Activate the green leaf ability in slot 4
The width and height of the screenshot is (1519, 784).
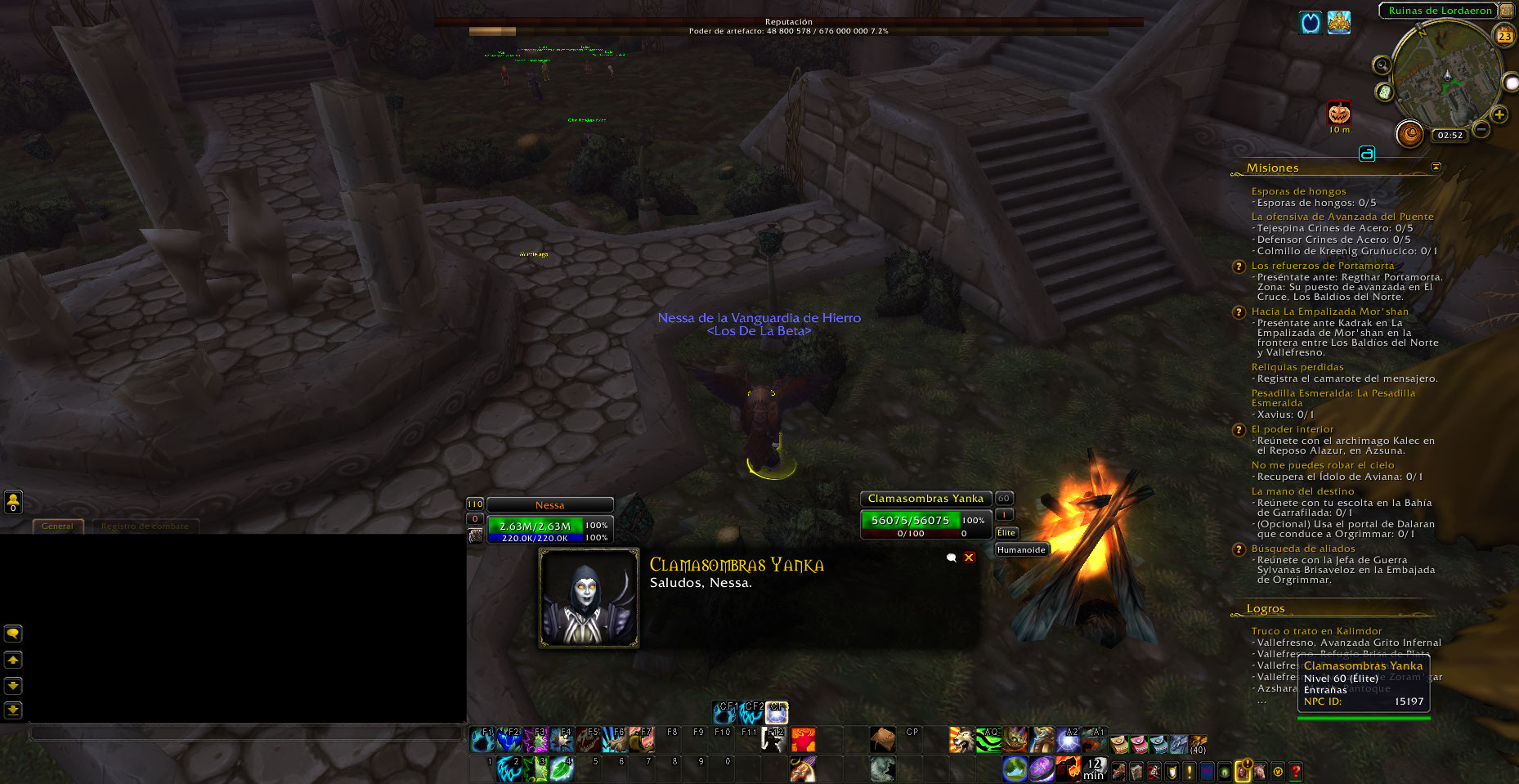point(561,768)
